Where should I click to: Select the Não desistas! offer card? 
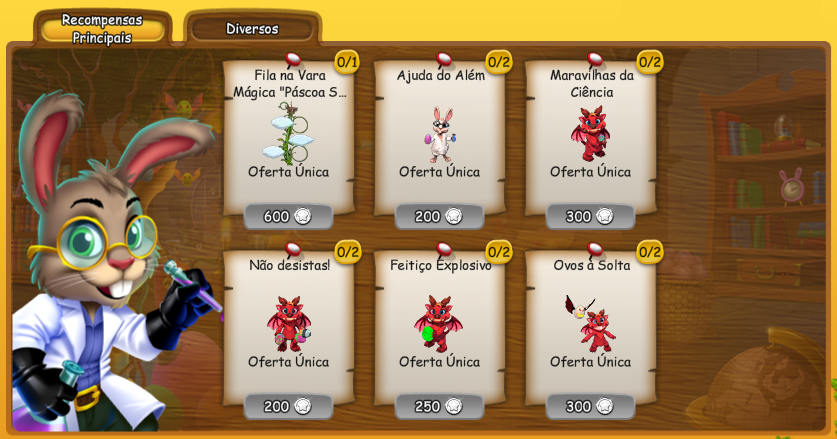[288, 323]
